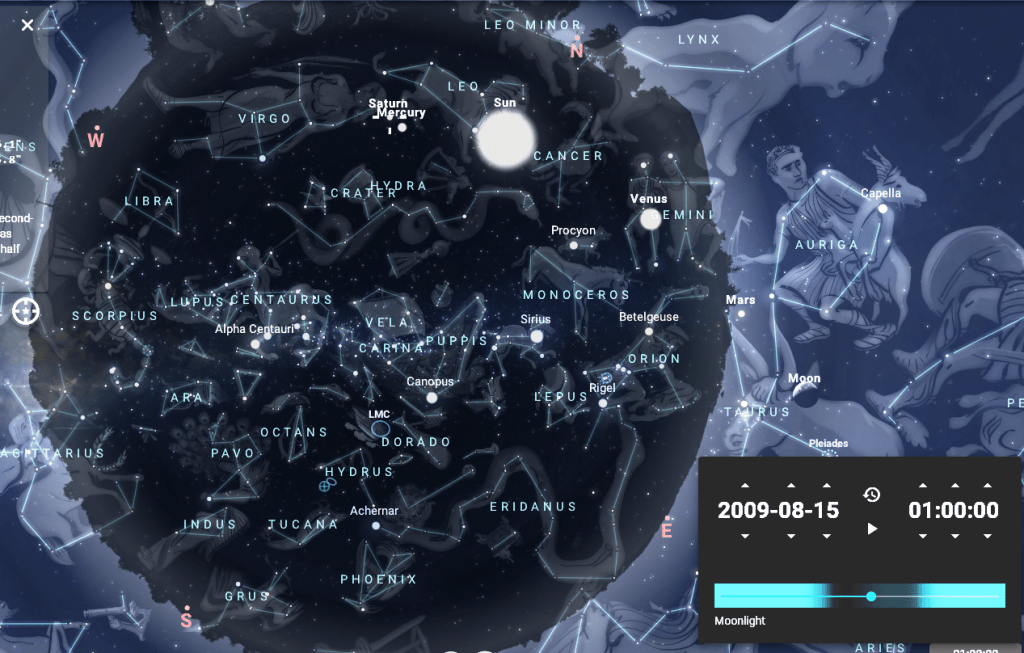
Task: Decrease the seconds with the down arrow
Action: [987, 536]
